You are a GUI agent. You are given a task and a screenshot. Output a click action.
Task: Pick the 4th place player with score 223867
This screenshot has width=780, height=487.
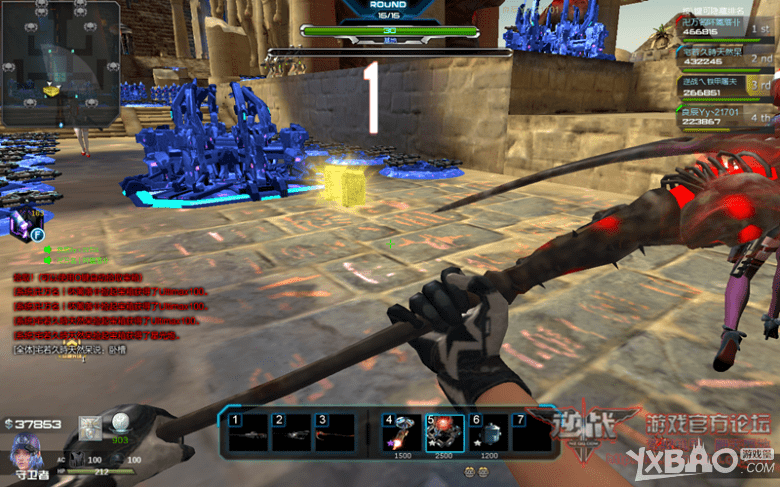tap(724, 117)
